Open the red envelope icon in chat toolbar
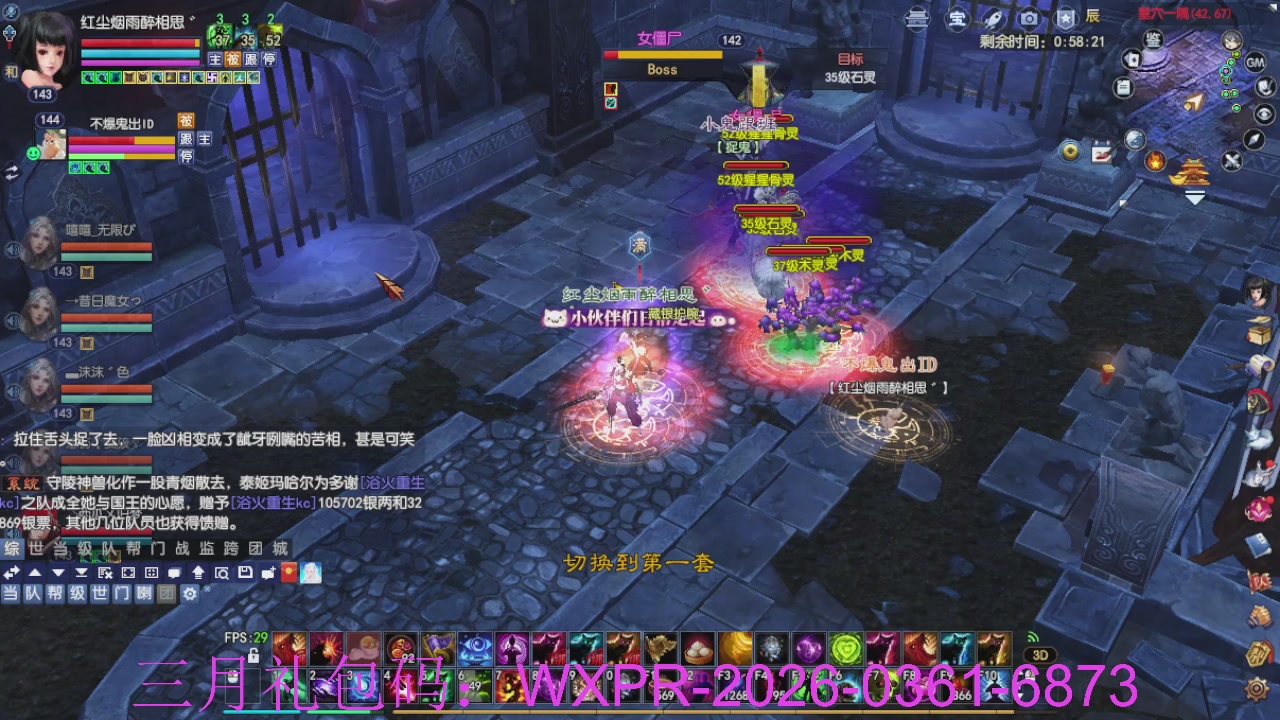The image size is (1280, 720). [x=289, y=572]
